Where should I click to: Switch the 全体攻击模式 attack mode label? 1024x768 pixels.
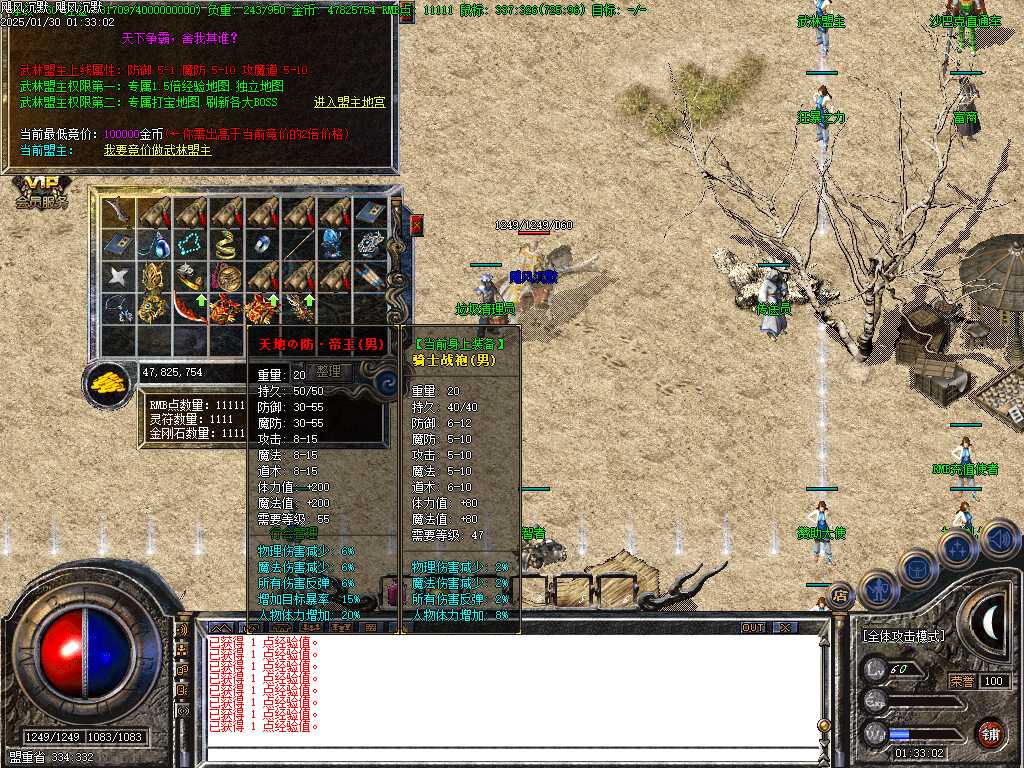click(x=903, y=635)
